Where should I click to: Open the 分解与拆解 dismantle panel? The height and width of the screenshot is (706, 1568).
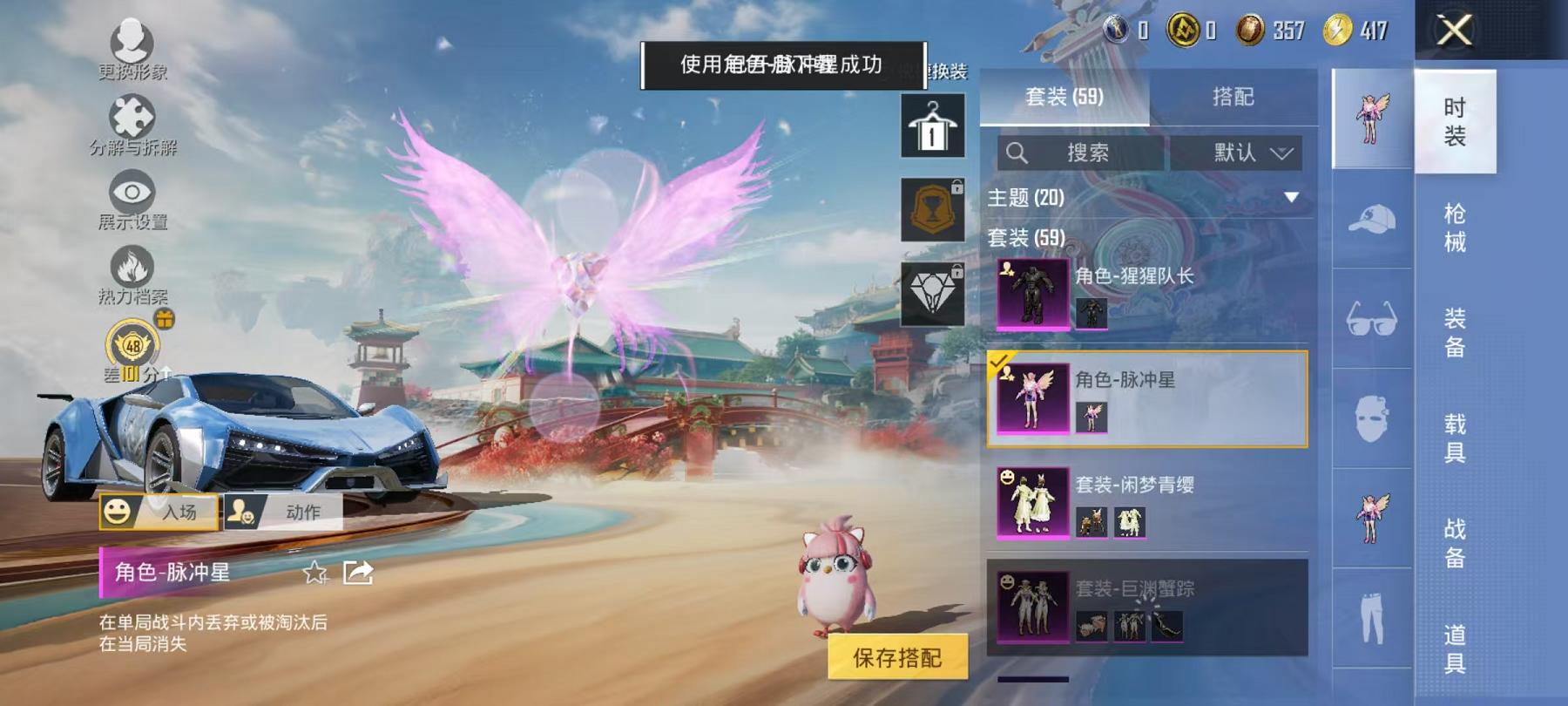tap(131, 118)
